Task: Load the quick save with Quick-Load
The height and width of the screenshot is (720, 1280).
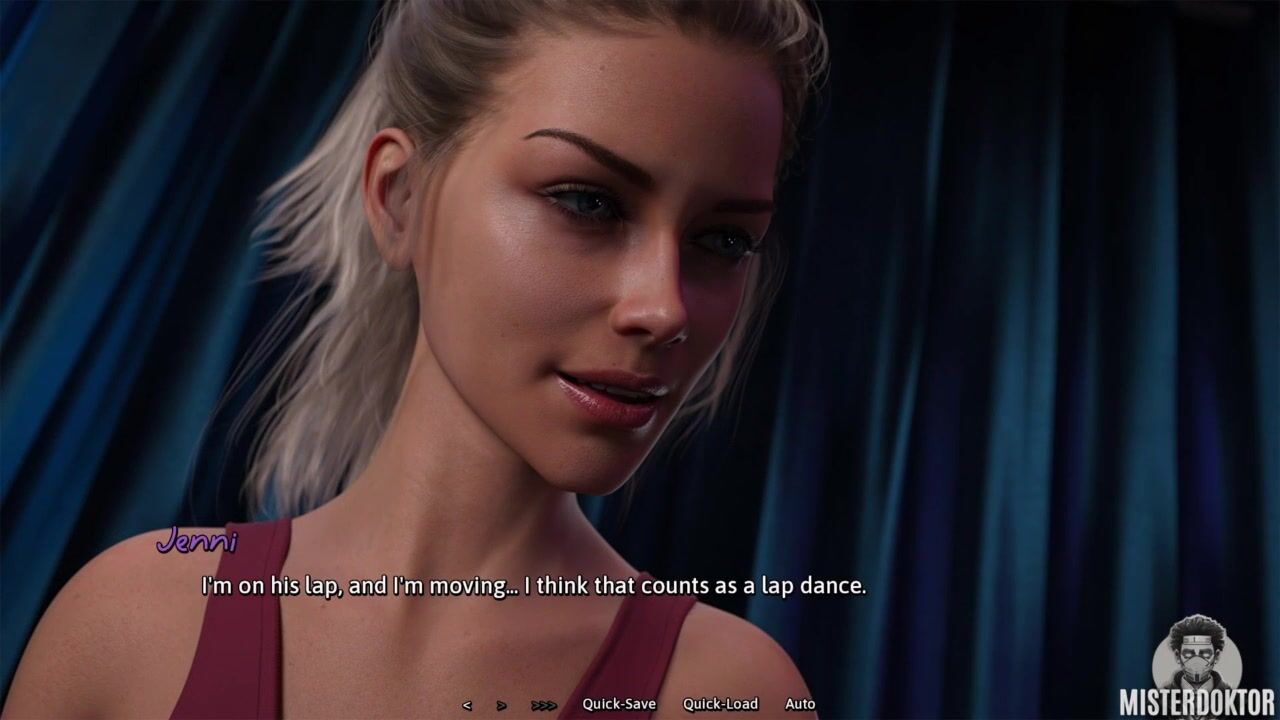Action: [x=720, y=704]
